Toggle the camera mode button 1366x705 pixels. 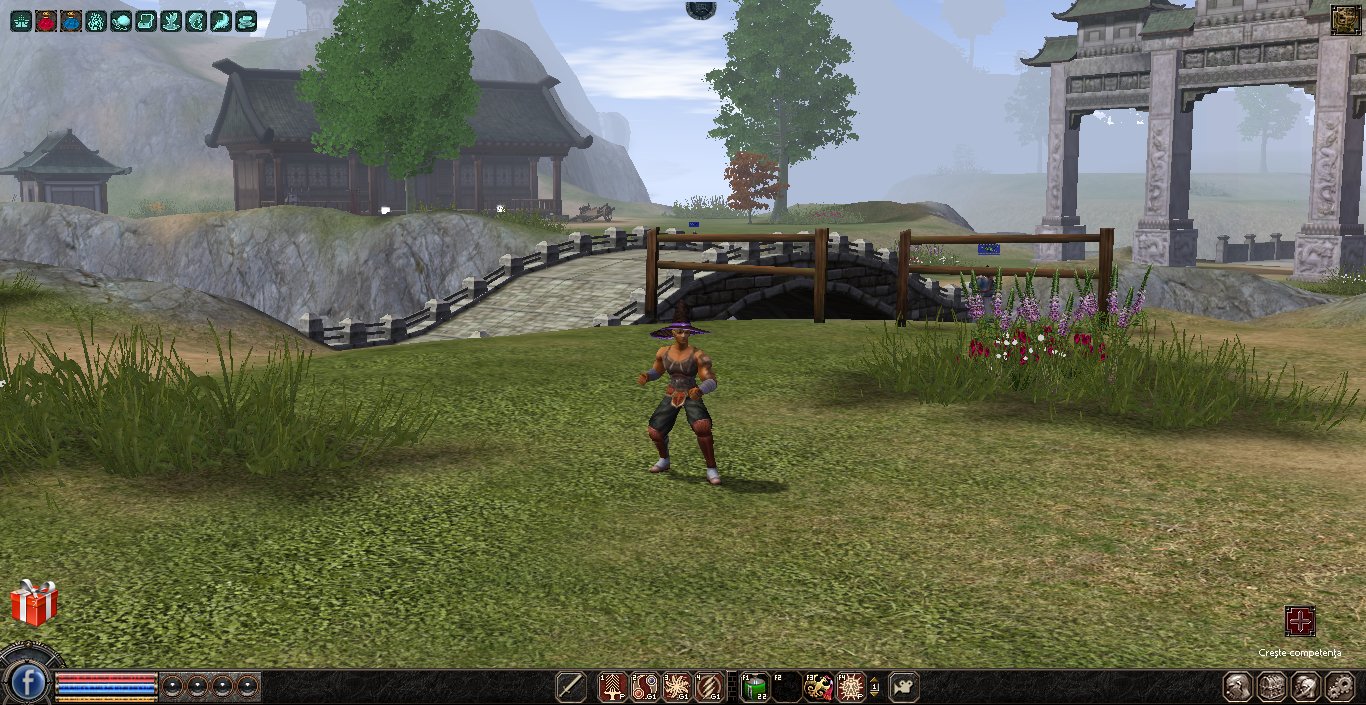pyautogui.click(x=904, y=687)
